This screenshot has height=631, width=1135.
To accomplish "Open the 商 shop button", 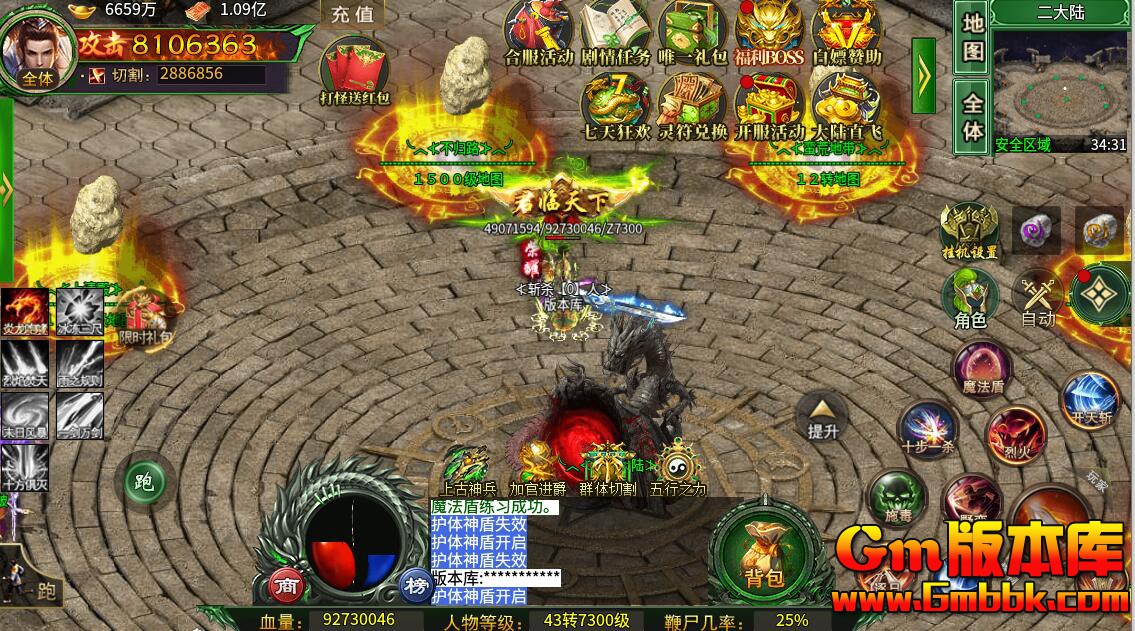I will (x=286, y=585).
